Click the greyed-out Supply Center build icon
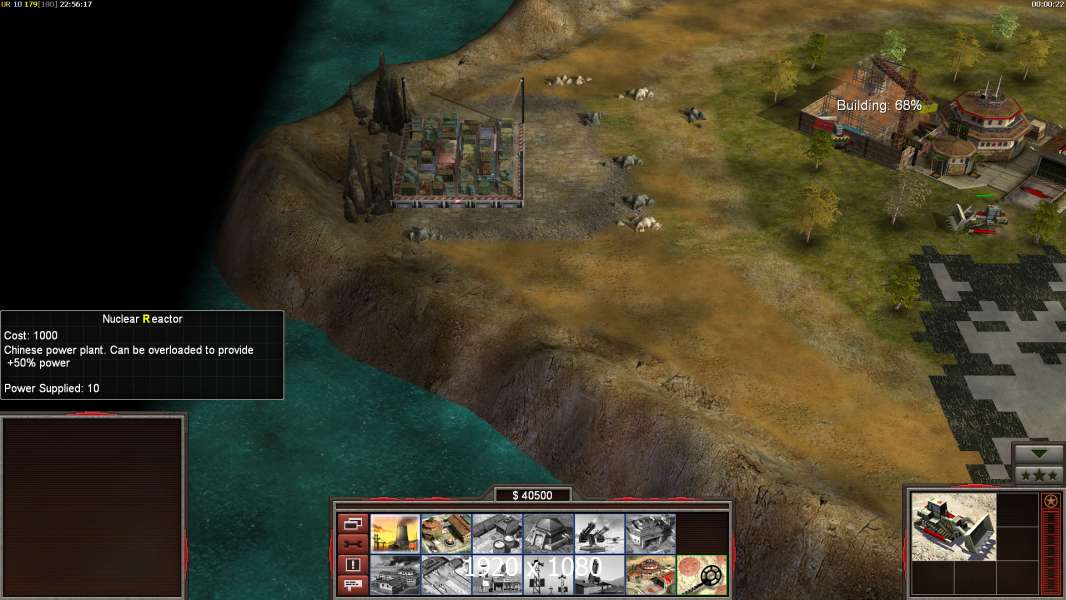This screenshot has width=1066, height=600. 497,533
